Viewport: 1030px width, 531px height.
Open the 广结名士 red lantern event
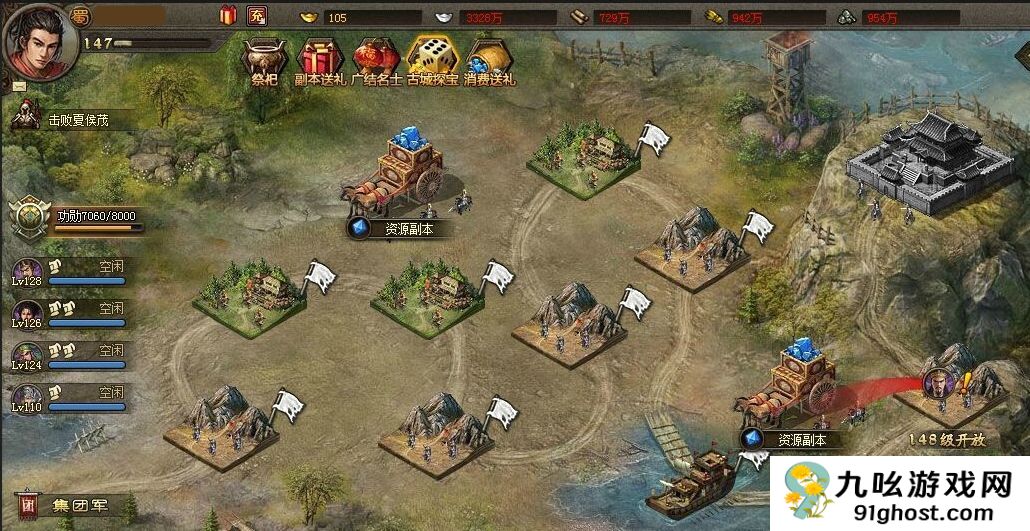[x=376, y=58]
